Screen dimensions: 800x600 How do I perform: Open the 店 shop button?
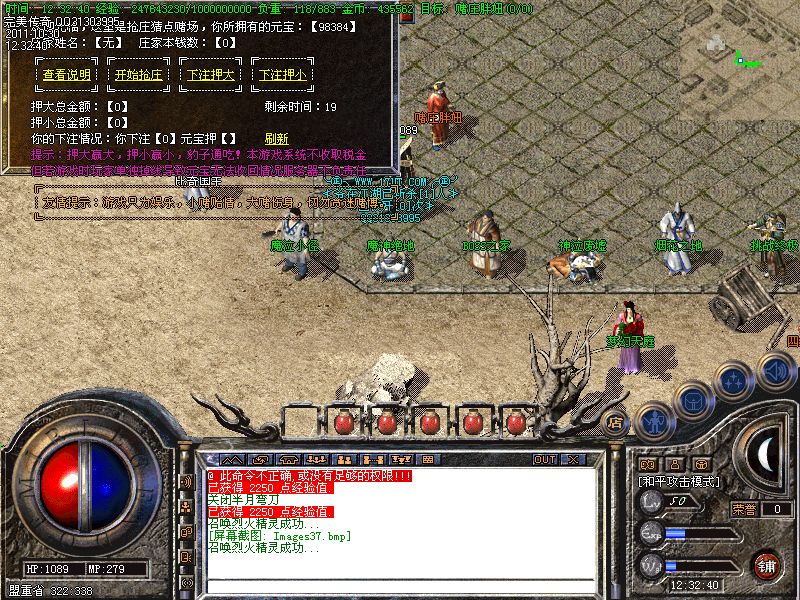click(x=616, y=422)
